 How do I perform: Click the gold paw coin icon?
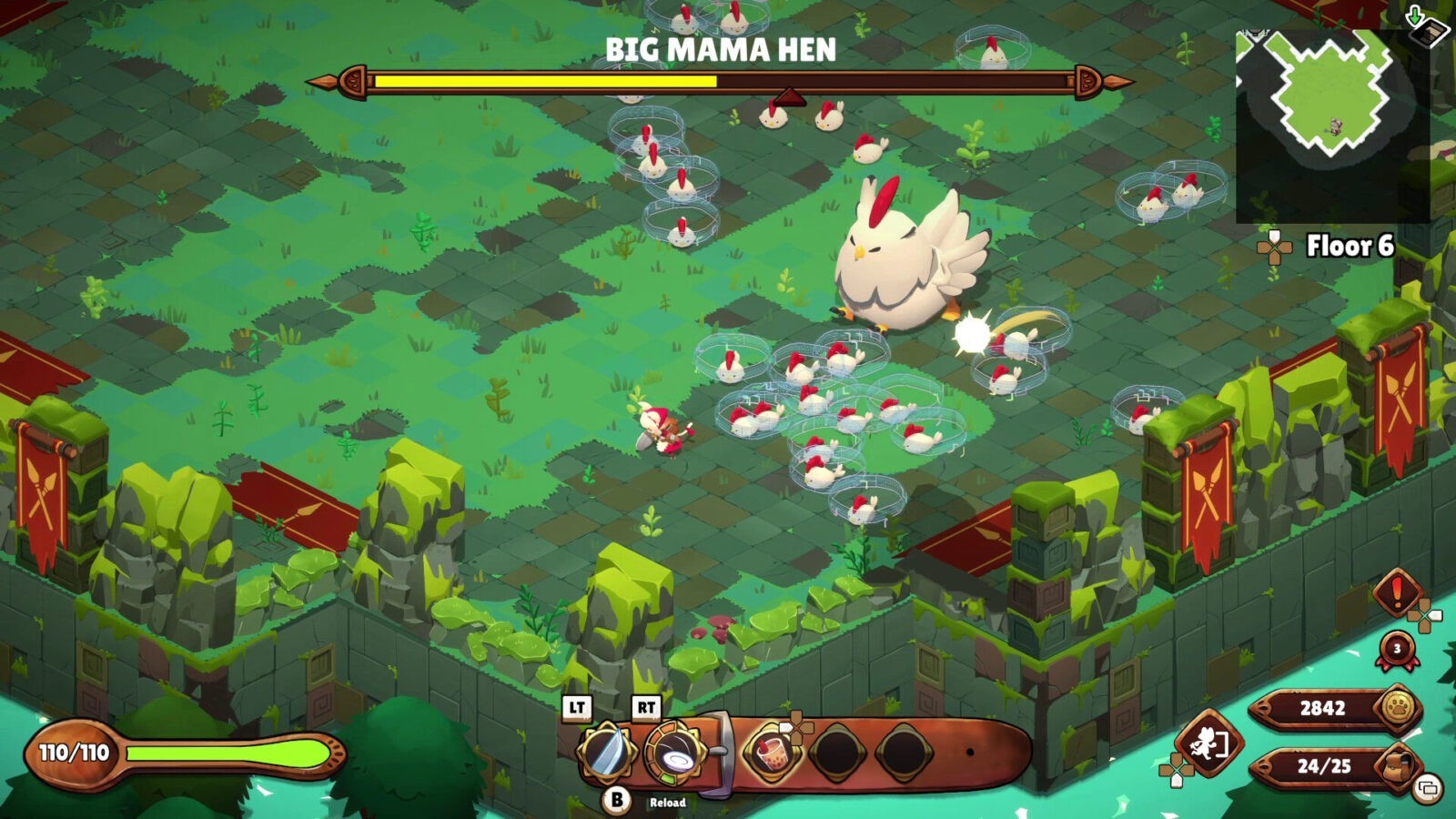click(1399, 707)
